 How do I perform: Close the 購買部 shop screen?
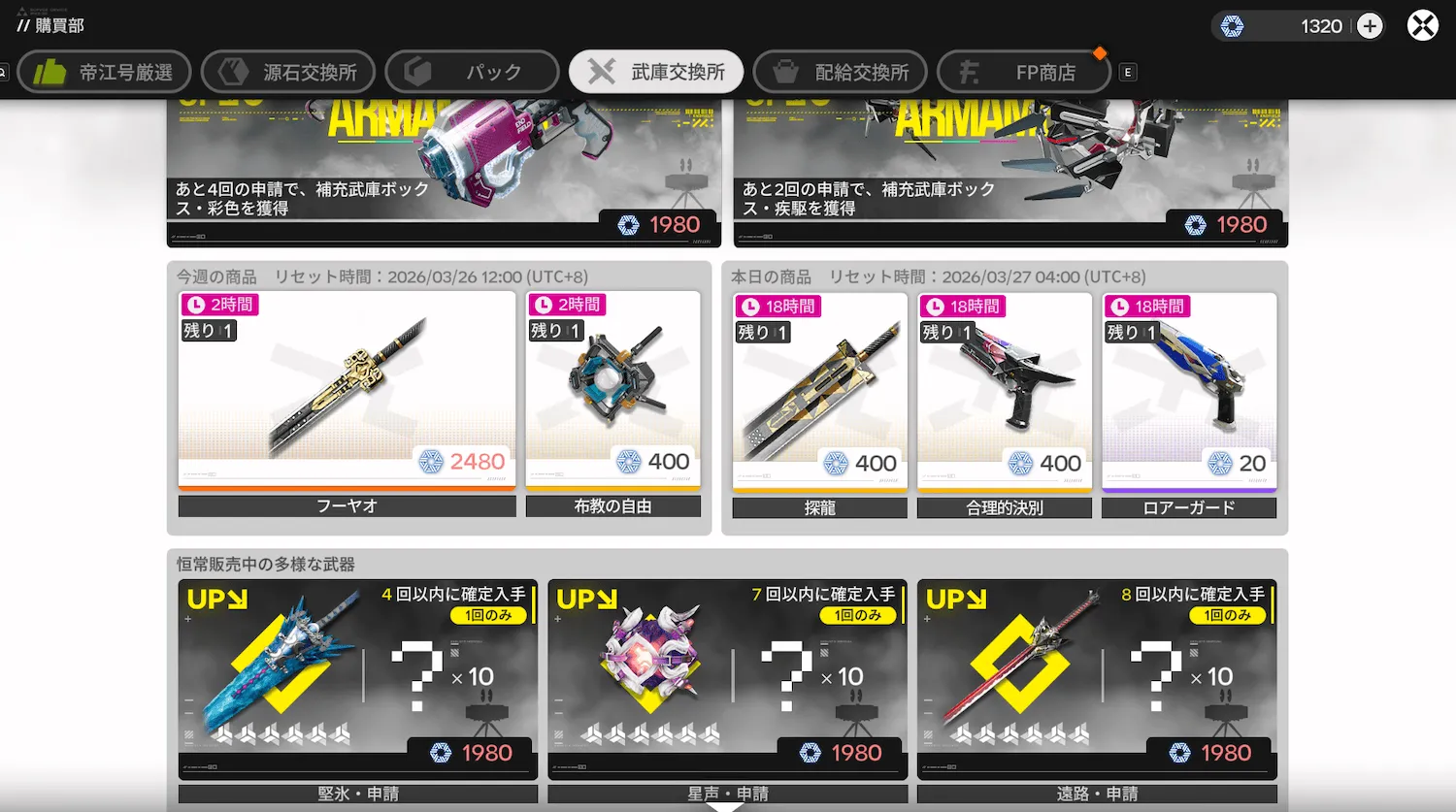(1422, 25)
